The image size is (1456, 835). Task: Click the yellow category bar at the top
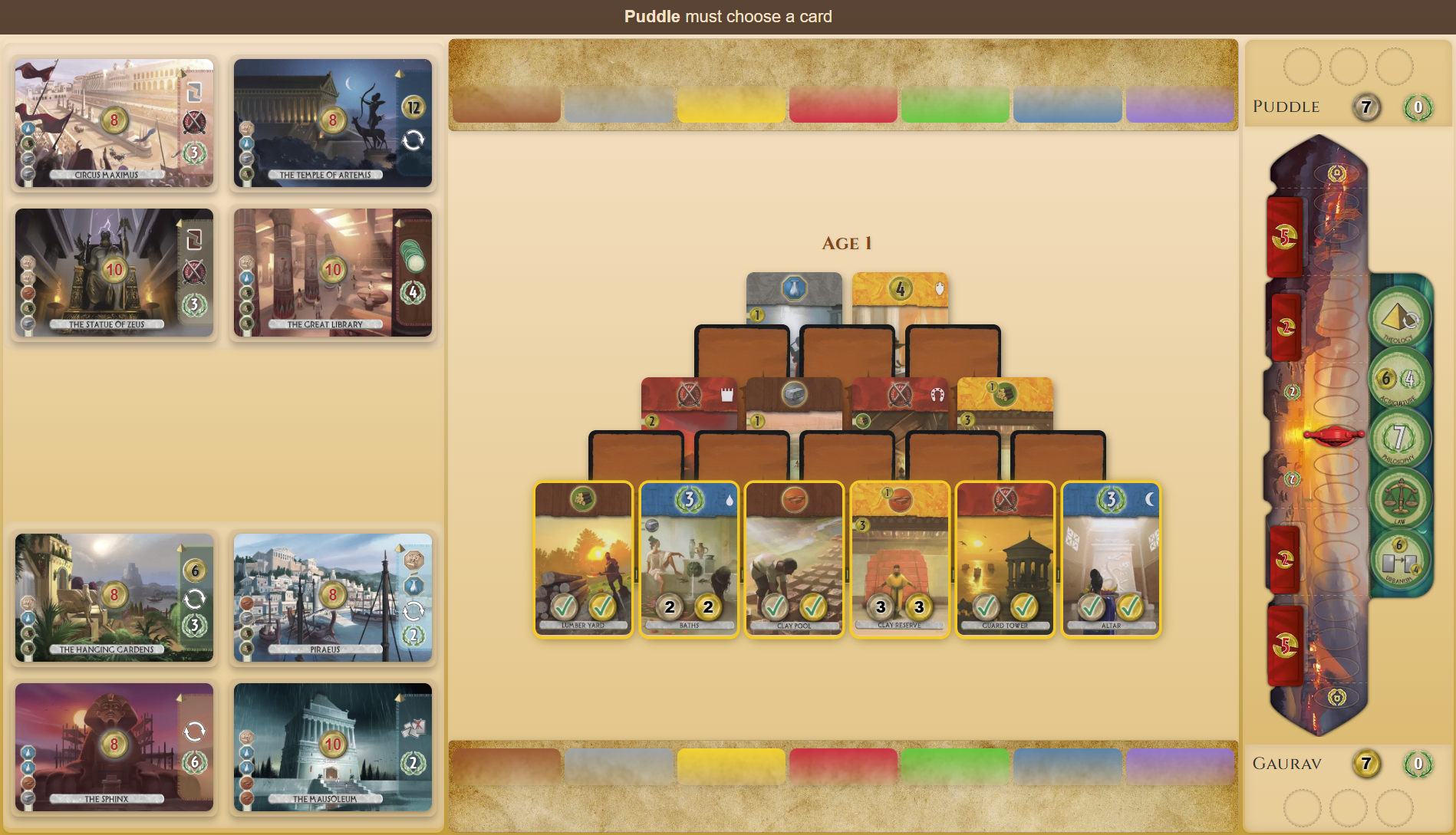click(730, 107)
